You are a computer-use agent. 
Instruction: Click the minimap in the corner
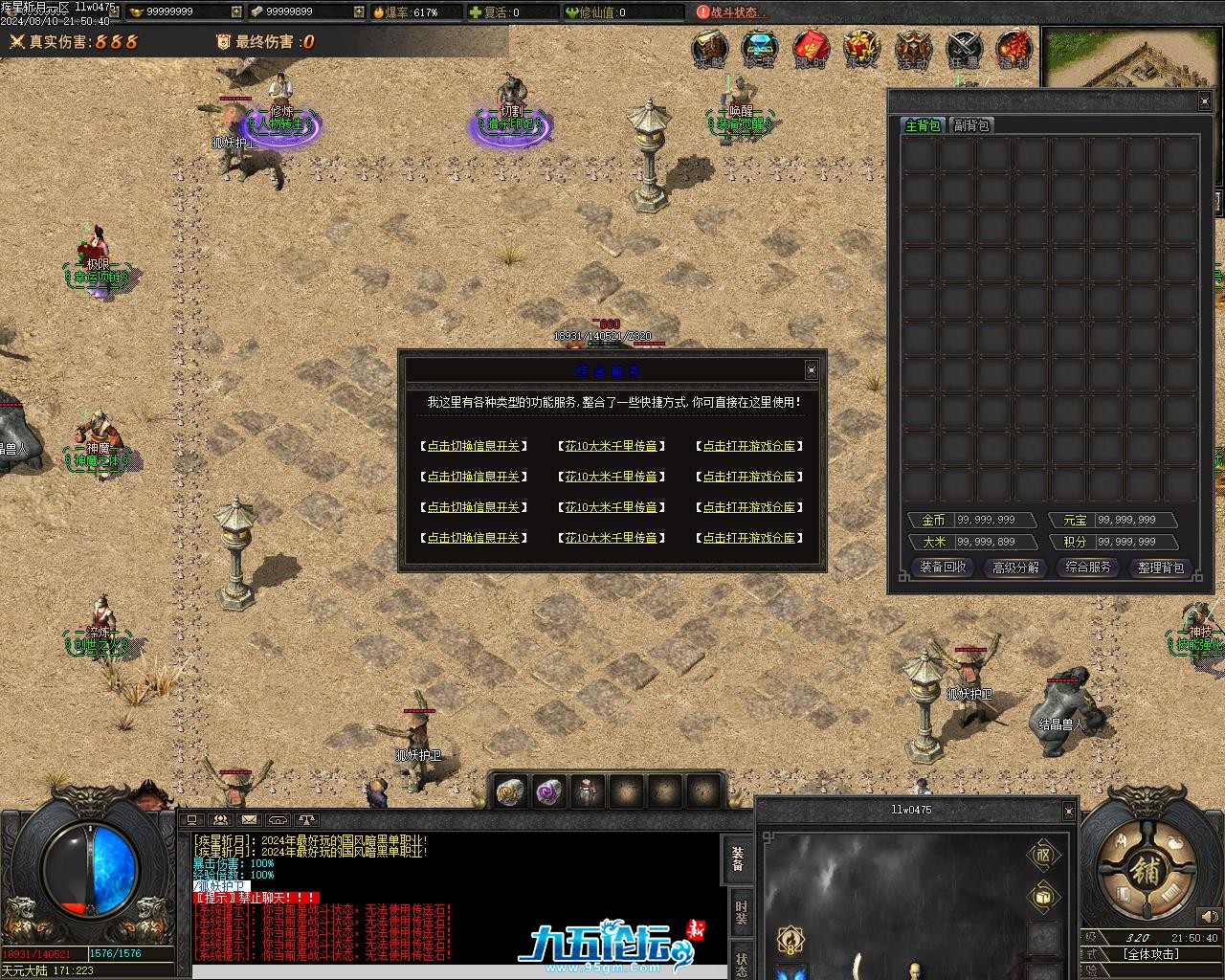pyautogui.click(x=1130, y=59)
